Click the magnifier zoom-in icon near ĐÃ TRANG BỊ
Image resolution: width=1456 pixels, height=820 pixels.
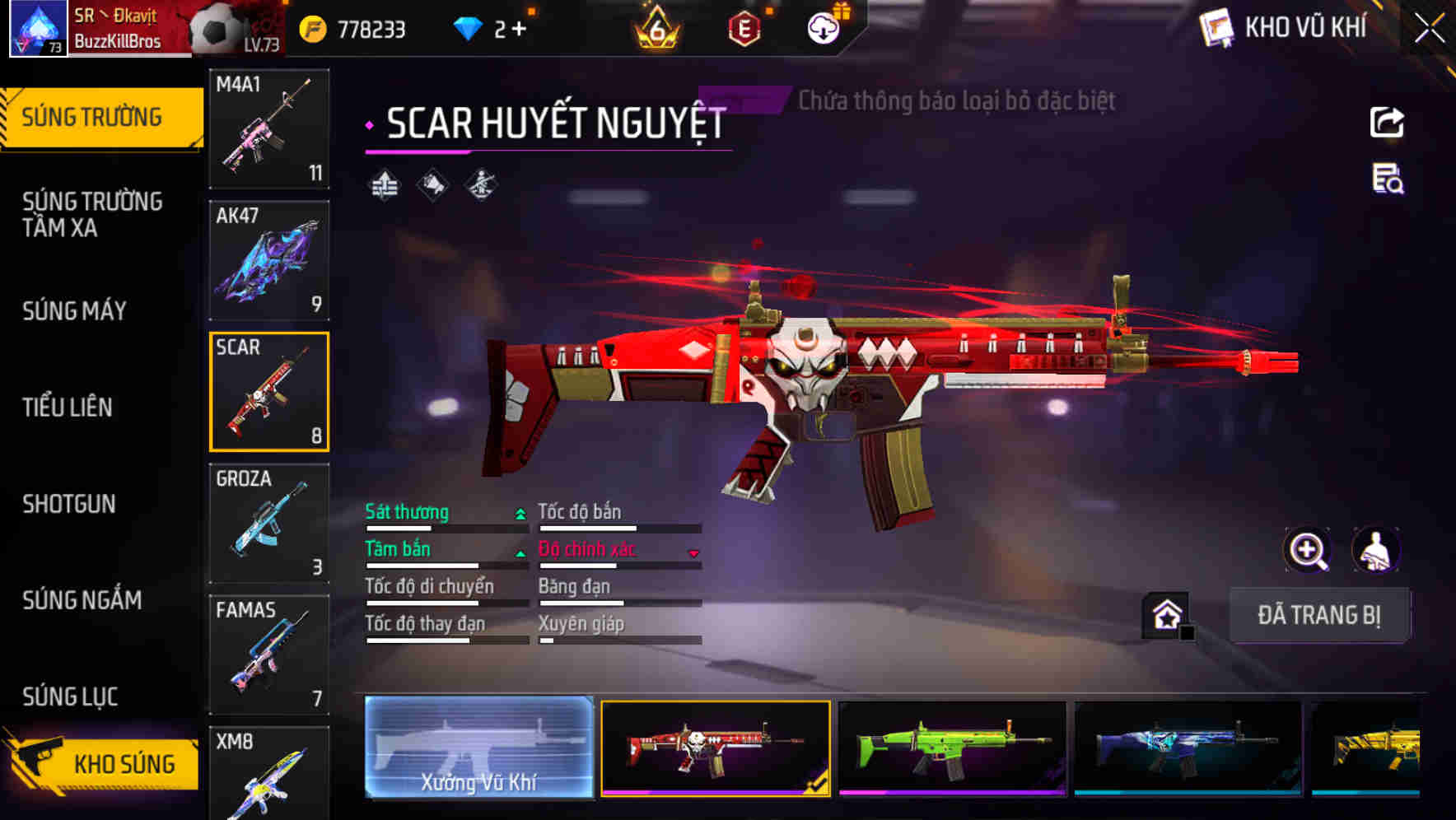point(1308,549)
